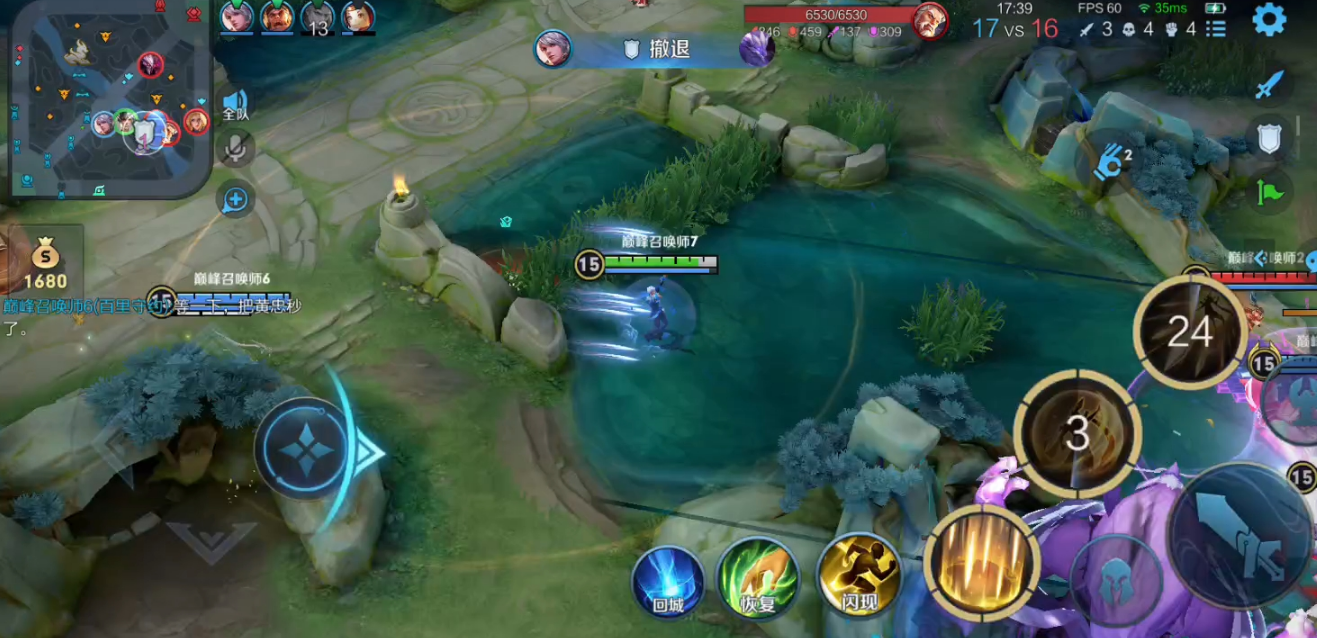
Task: Tap the ultimate showing cooldown 24
Action: (1189, 332)
